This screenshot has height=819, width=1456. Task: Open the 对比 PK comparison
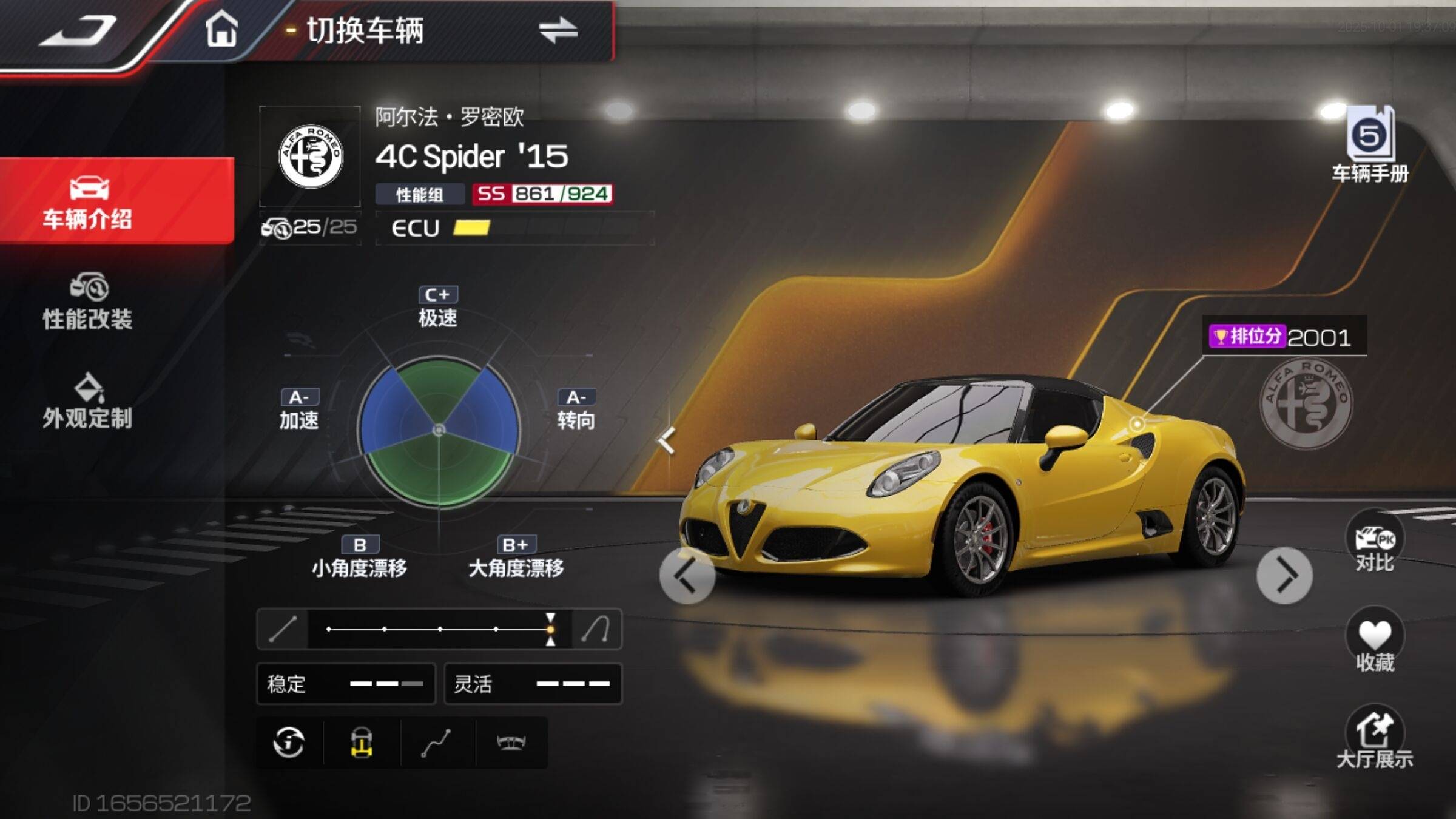click(1375, 543)
